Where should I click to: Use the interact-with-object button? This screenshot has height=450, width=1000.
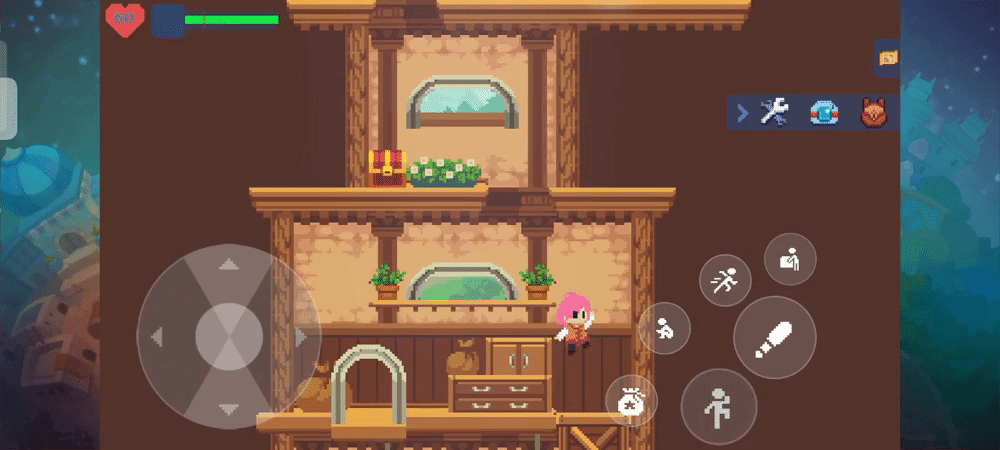pyautogui.click(x=790, y=259)
